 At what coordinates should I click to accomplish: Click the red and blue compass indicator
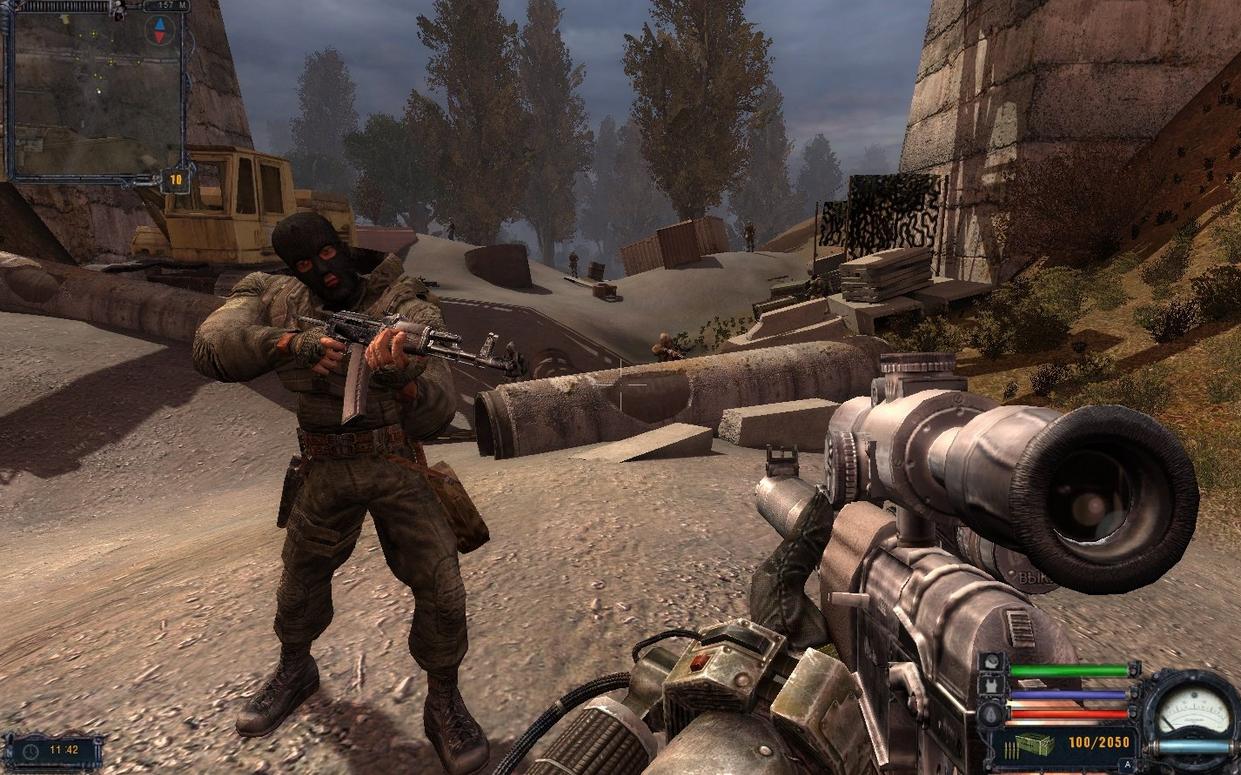(x=159, y=30)
